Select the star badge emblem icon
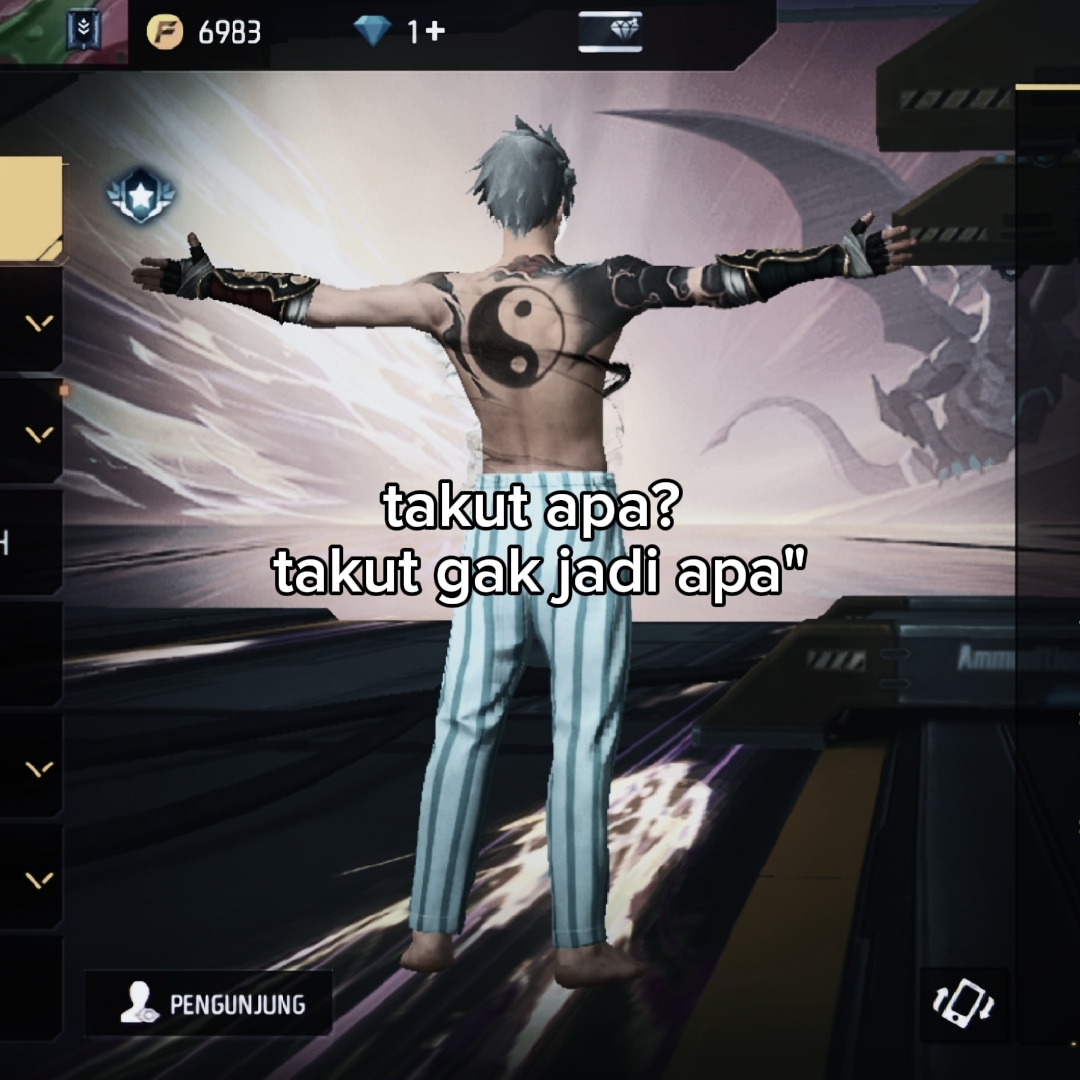Image resolution: width=1080 pixels, height=1080 pixels. 141,195
